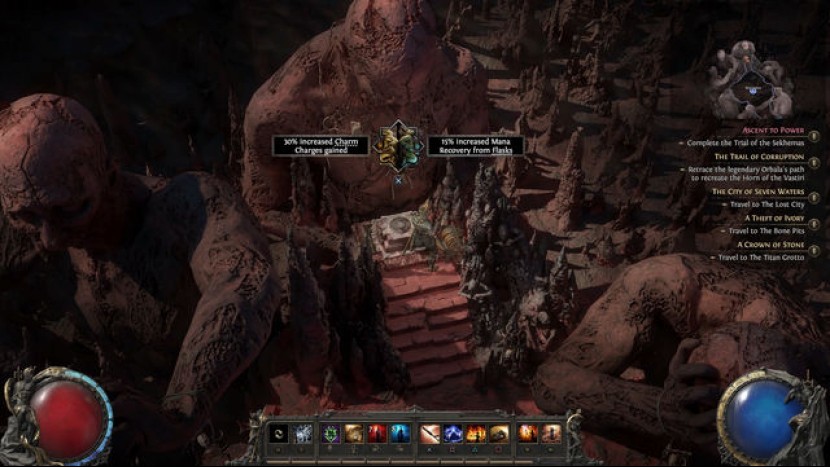Select the white swirl skill slot
This screenshot has height=467, width=830.
point(280,433)
